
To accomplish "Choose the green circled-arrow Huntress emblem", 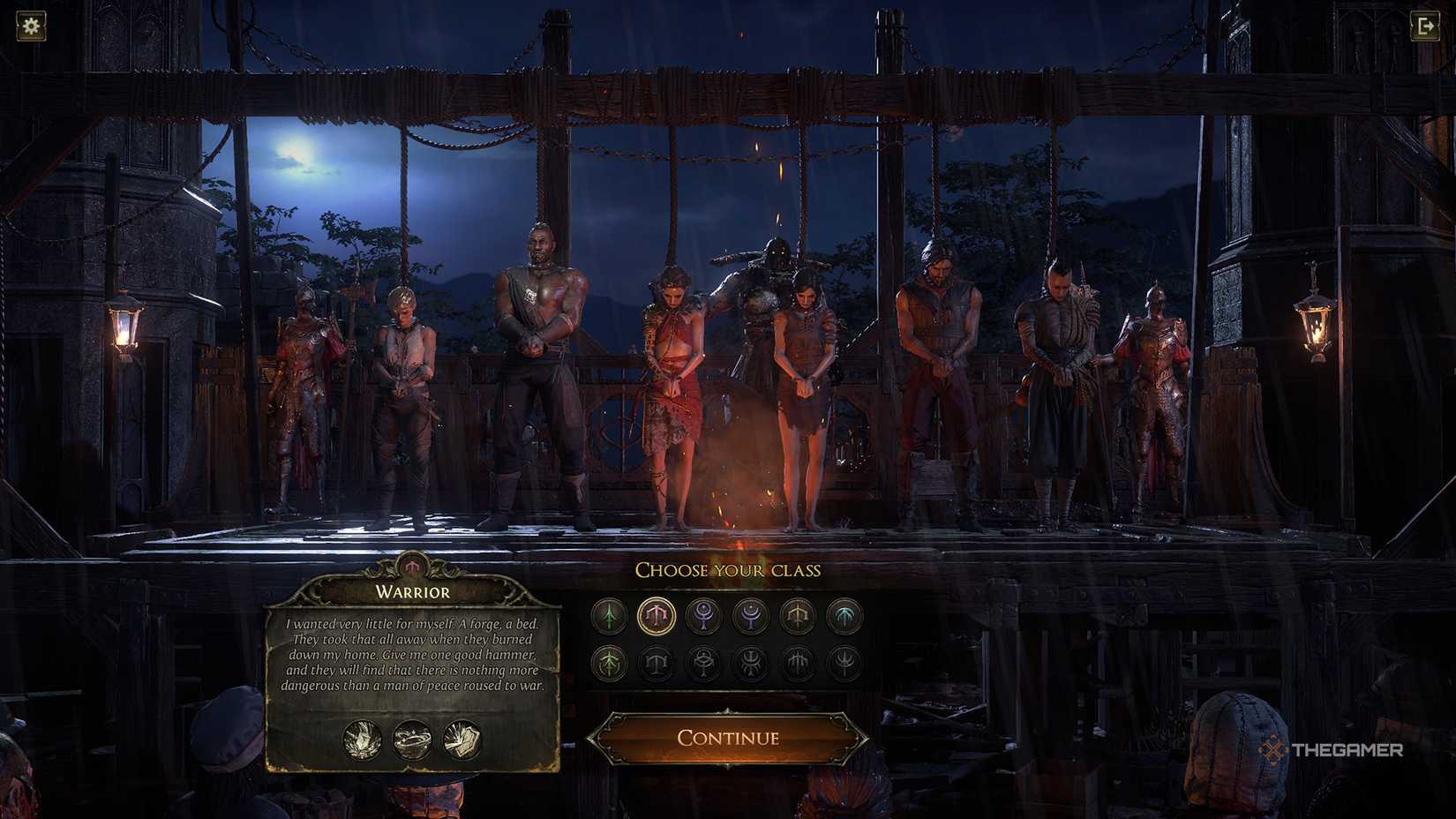I will click(609, 663).
